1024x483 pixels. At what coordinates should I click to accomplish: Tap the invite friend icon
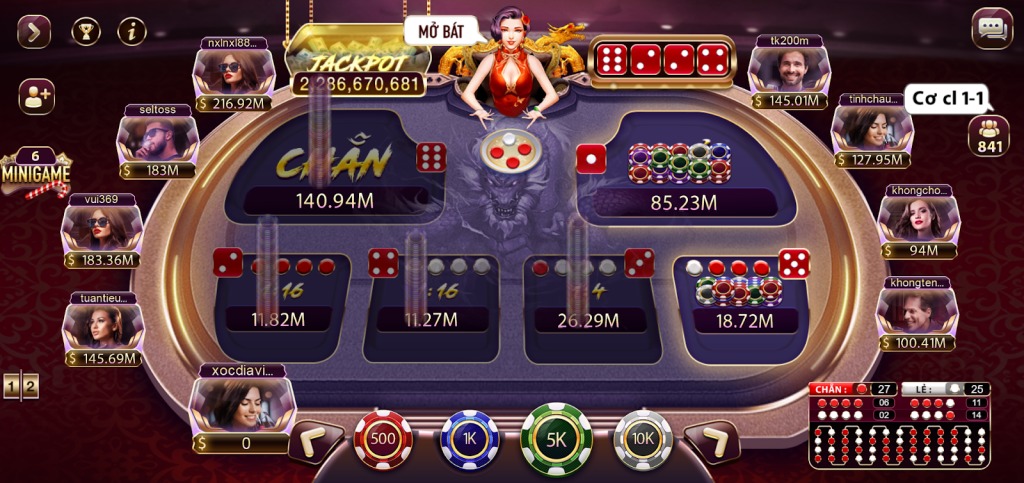(x=36, y=96)
